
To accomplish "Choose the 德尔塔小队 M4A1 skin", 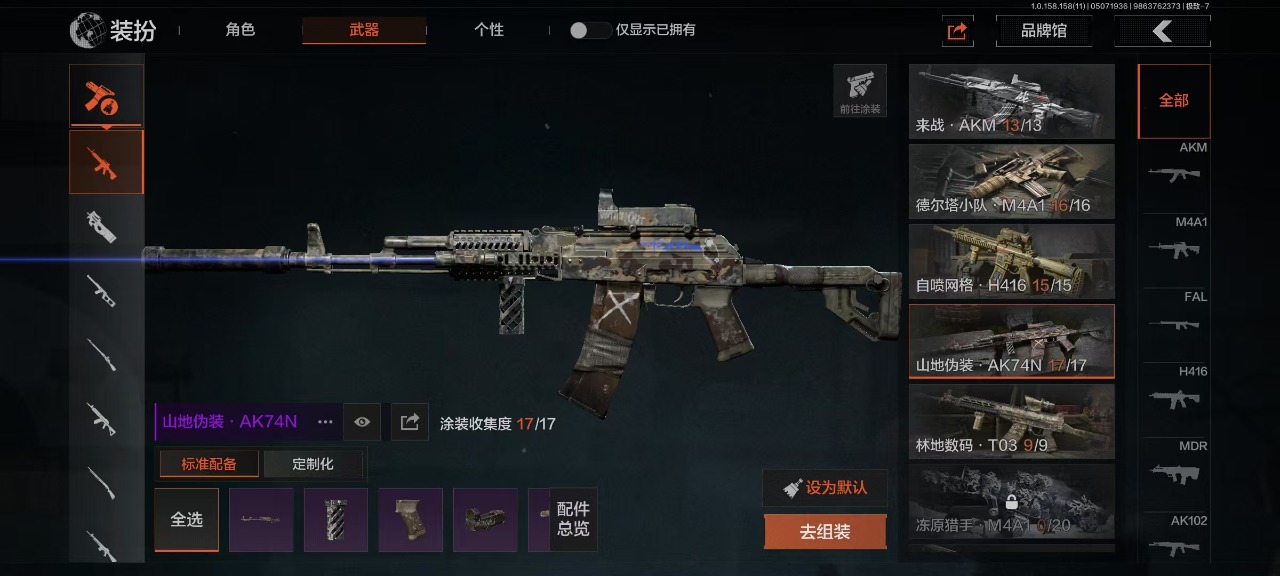I will point(1011,181).
